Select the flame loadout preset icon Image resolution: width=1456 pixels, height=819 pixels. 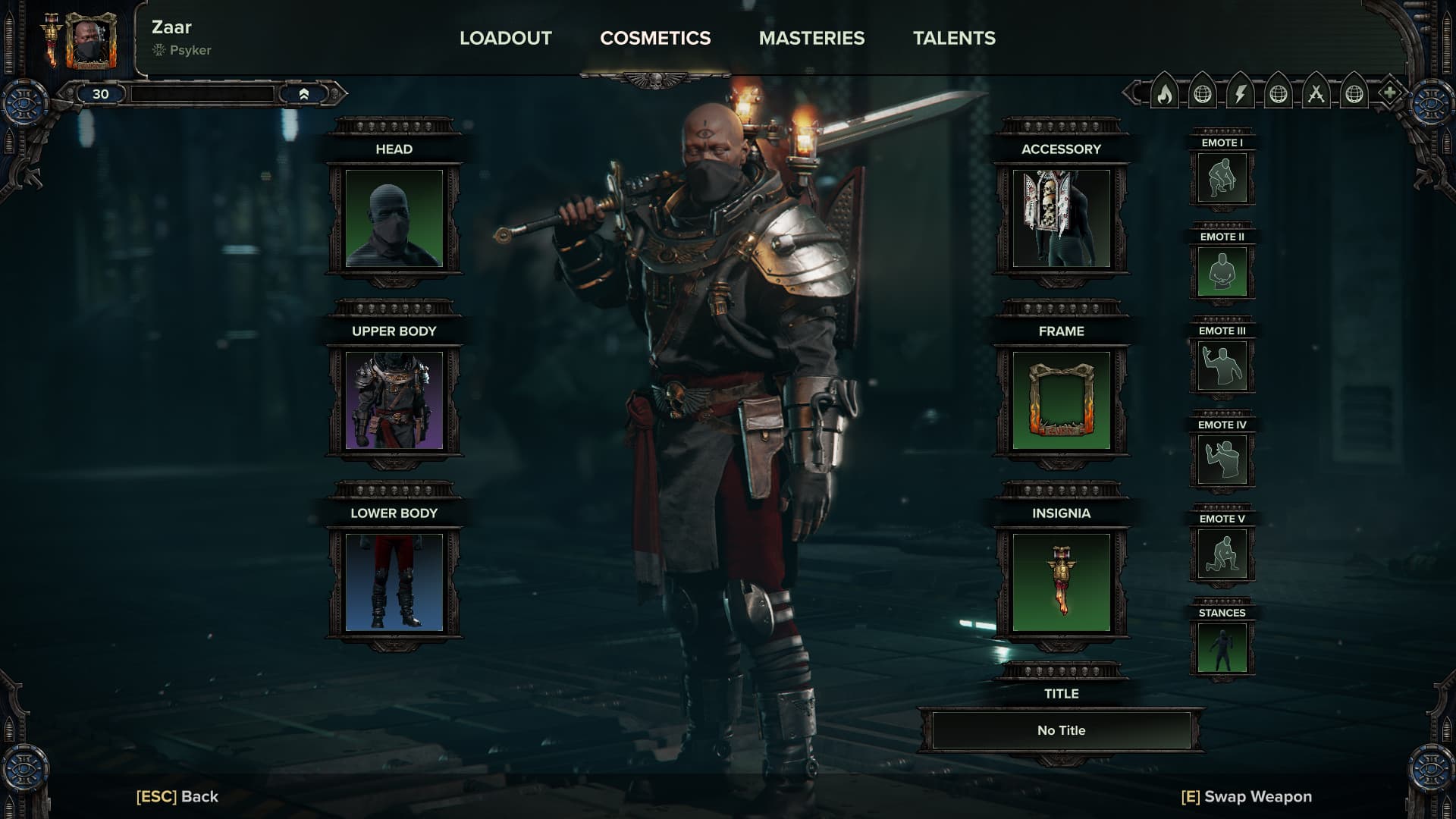coord(1165,94)
